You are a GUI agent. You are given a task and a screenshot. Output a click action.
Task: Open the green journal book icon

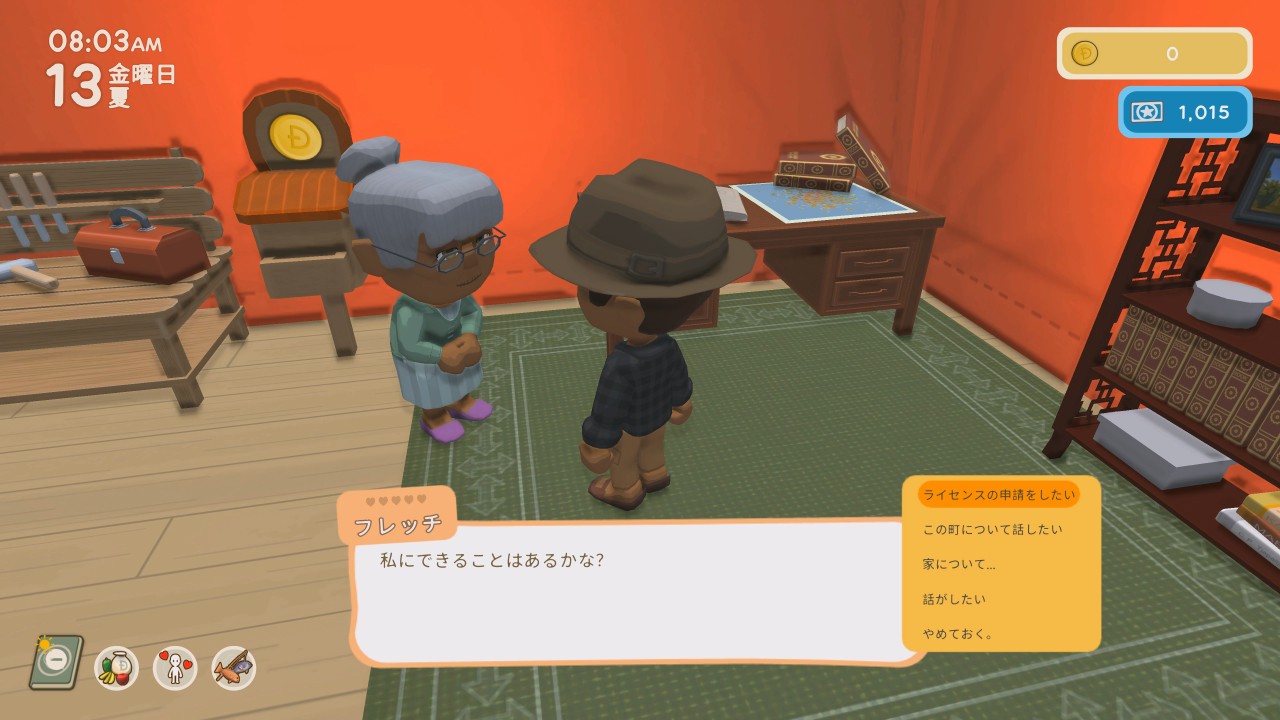[x=55, y=662]
